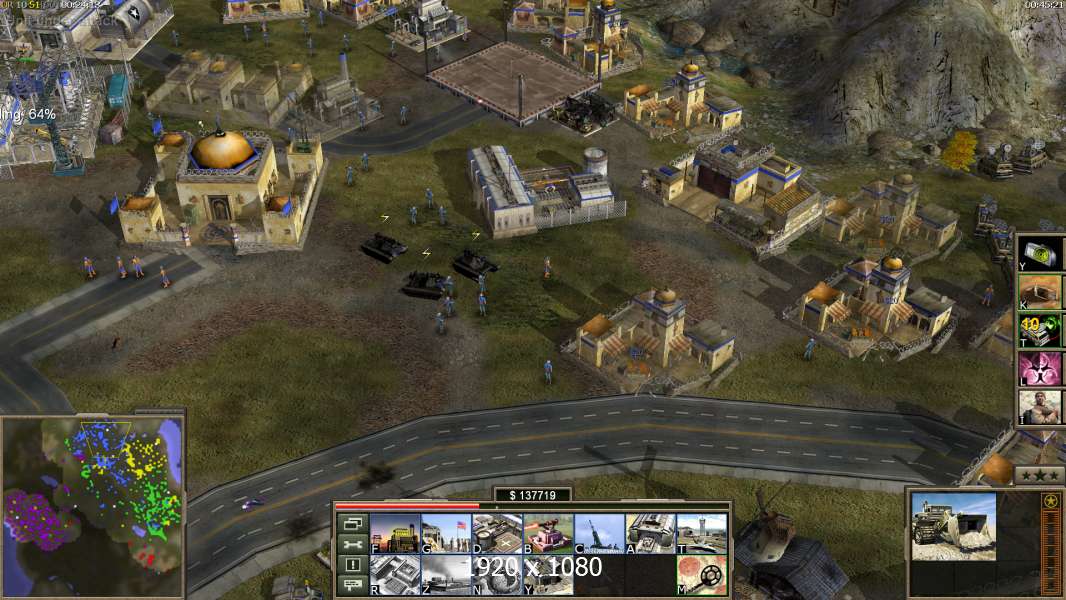Build the pink laser defense turret
Image resolution: width=1066 pixels, height=600 pixels.
coord(548,533)
